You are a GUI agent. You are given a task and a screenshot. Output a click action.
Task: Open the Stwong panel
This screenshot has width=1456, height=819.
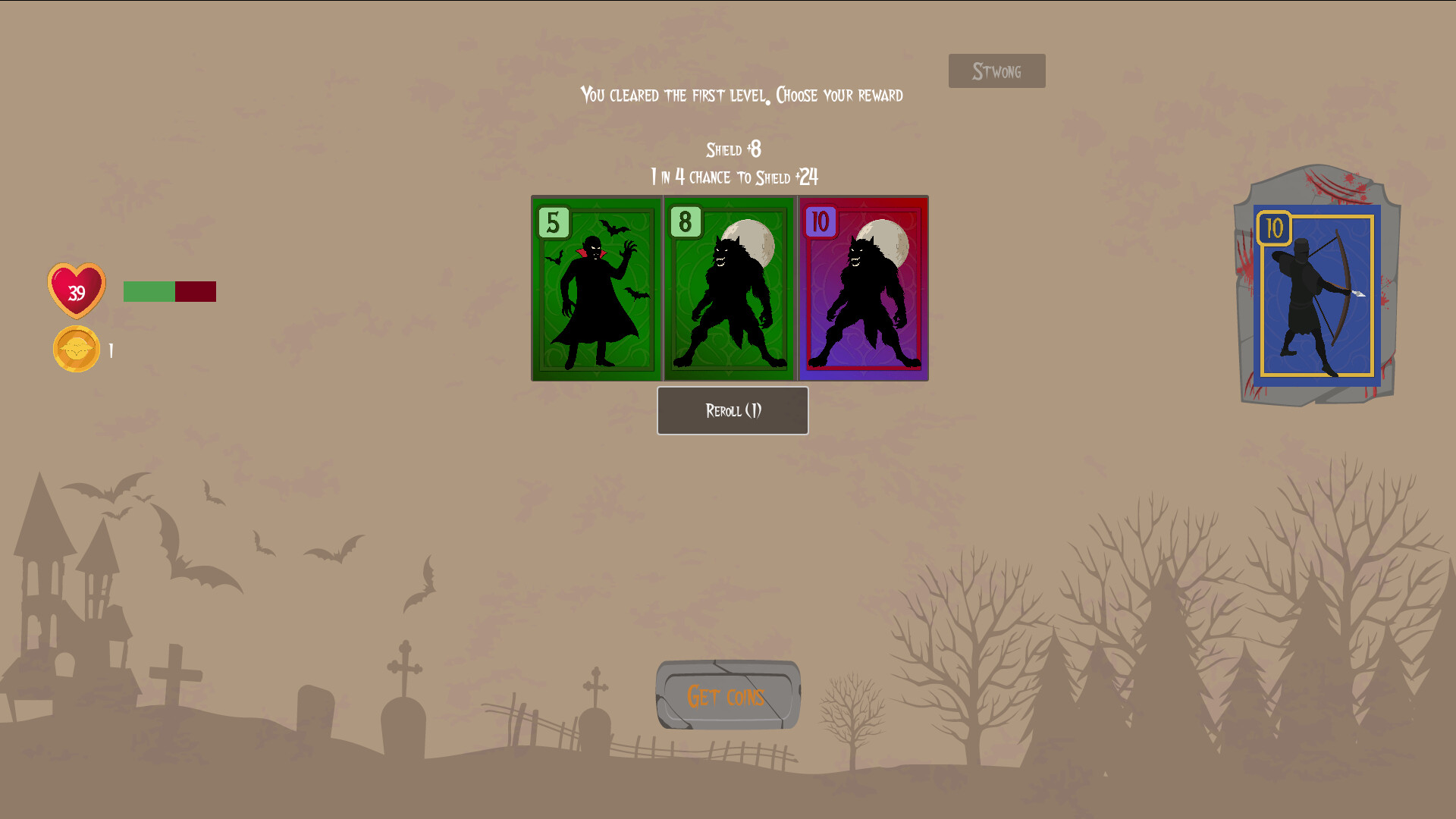996,71
